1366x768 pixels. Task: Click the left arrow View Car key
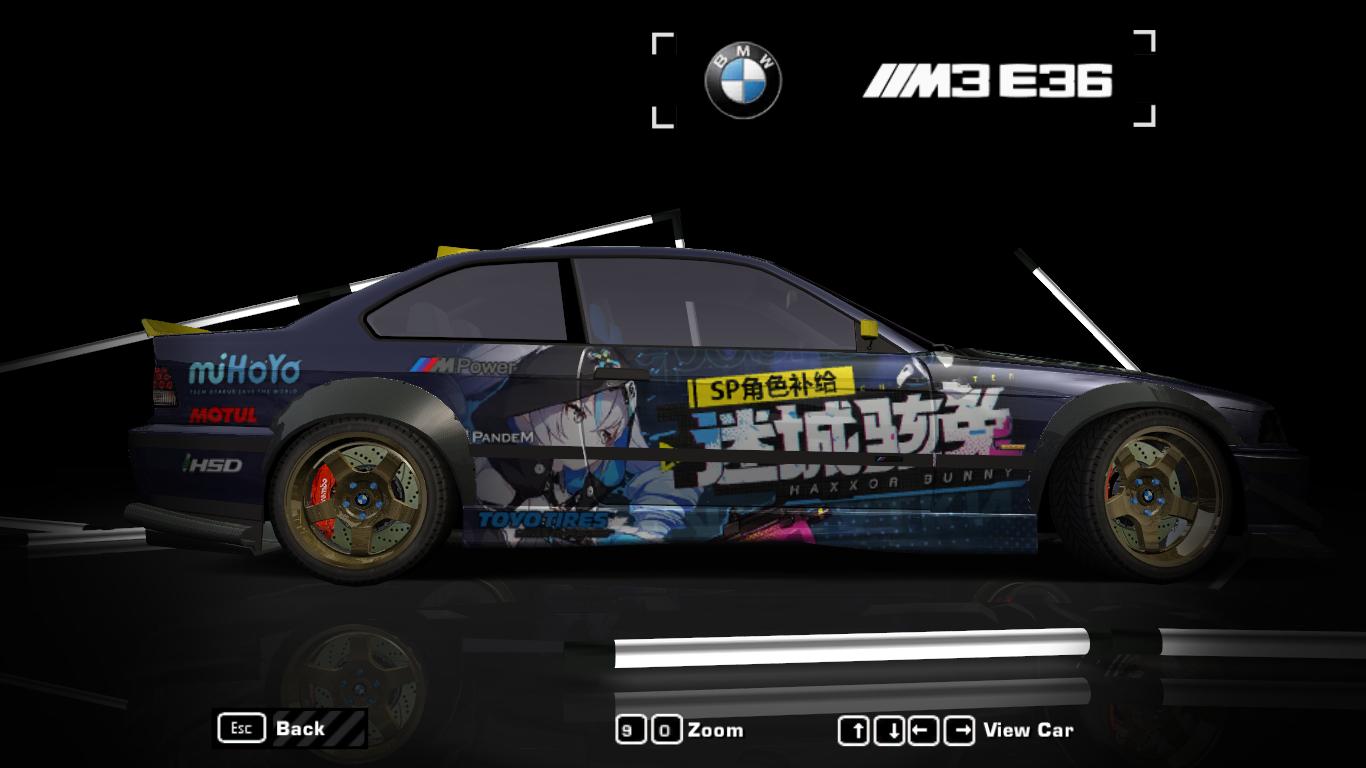tap(925, 729)
